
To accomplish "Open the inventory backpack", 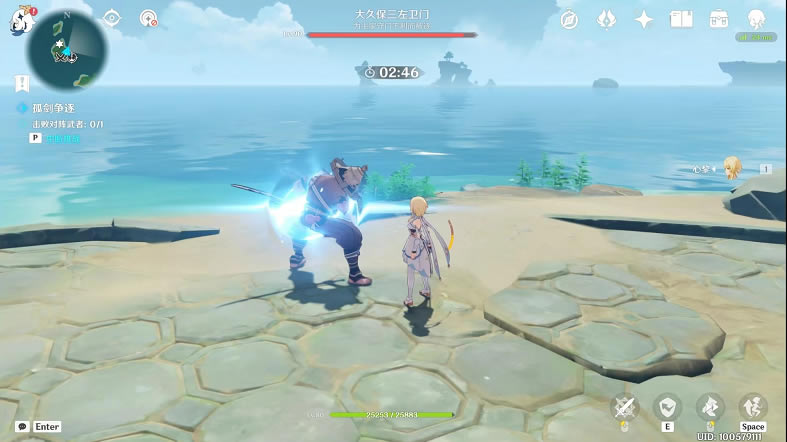I will (x=718, y=20).
